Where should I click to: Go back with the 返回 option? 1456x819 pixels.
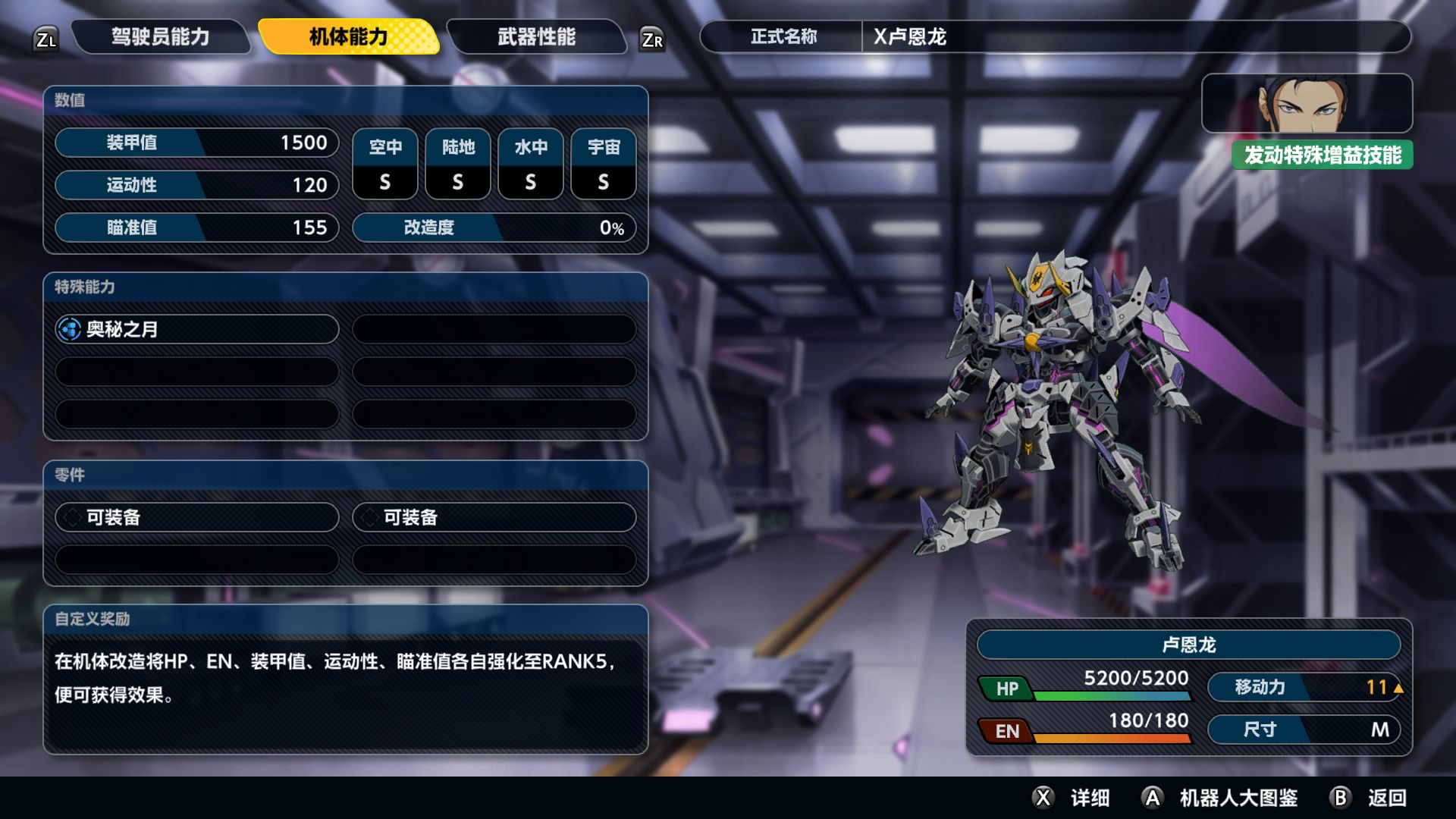pyautogui.click(x=1370, y=798)
